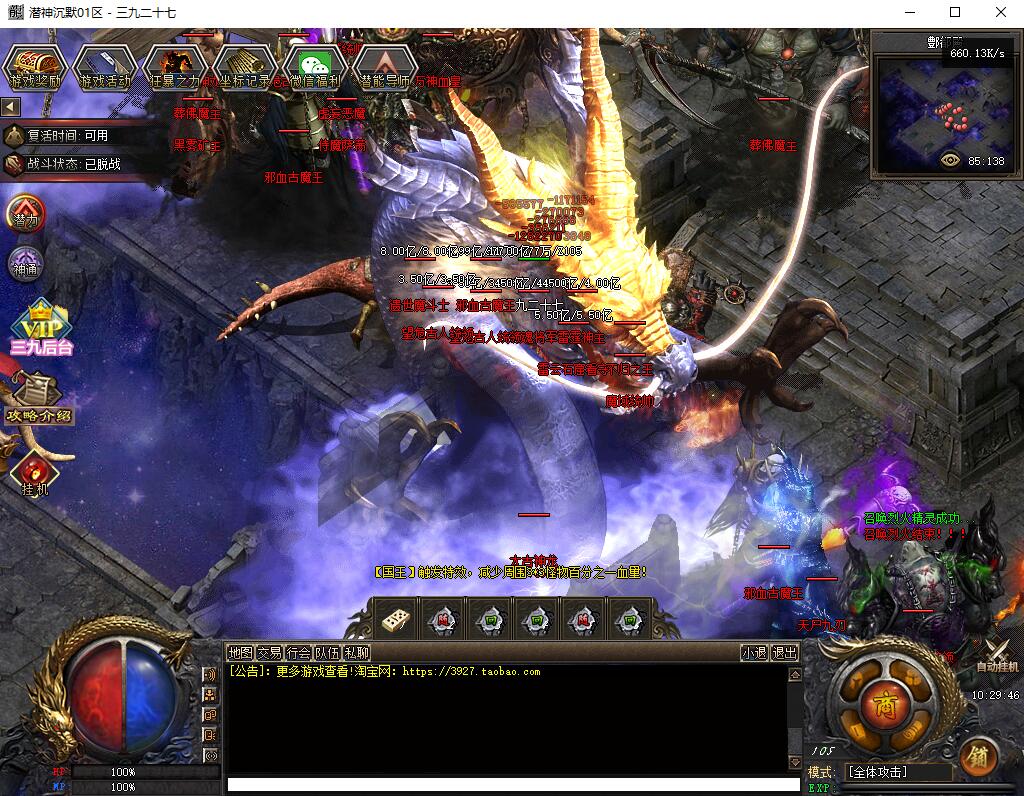This screenshot has height=796, width=1024.
Task: Open the 攻略介绍 guide scroll
Action: [x=40, y=400]
